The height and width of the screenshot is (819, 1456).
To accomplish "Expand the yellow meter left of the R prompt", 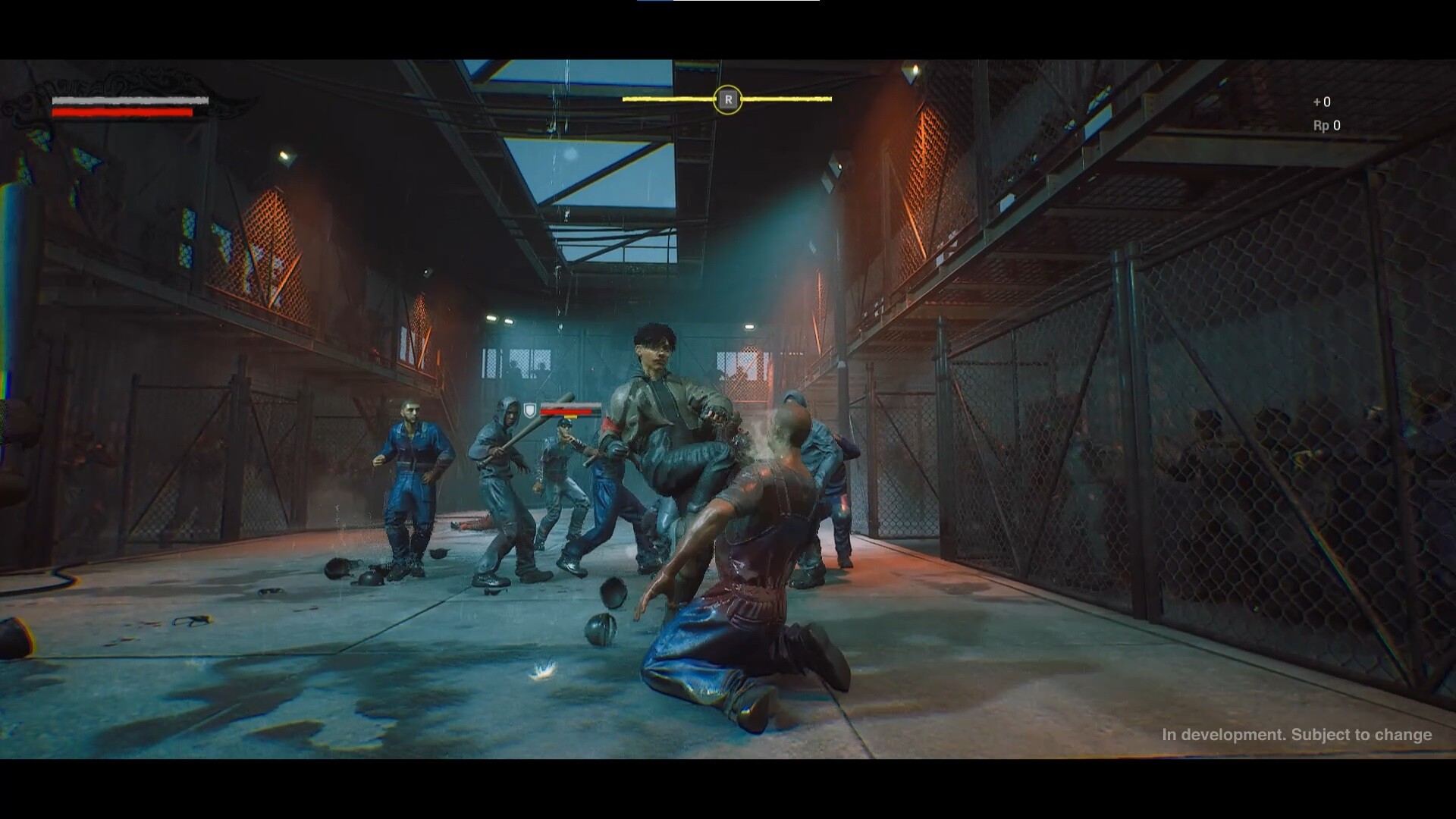I will [667, 99].
